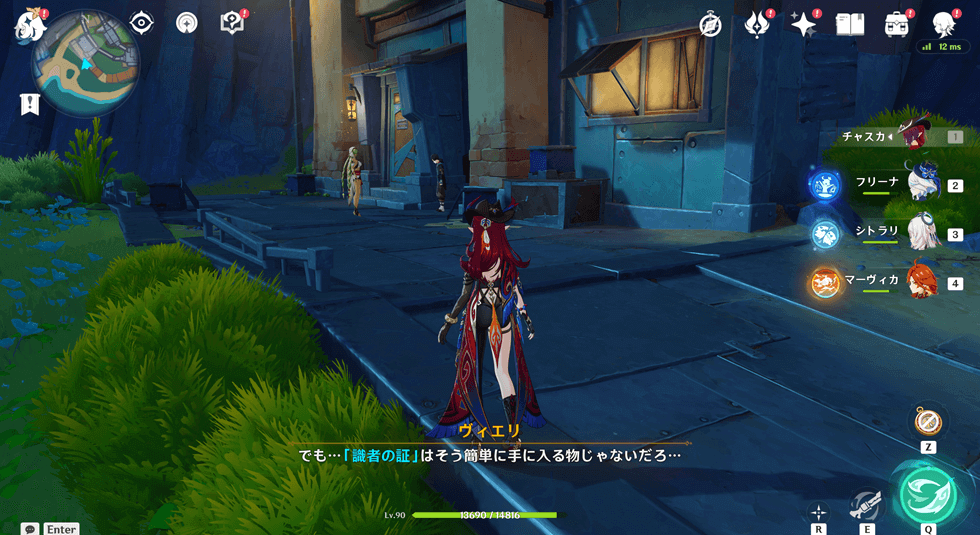Switch to party member シトラリ
The width and height of the screenshot is (980, 535).
(x=922, y=232)
